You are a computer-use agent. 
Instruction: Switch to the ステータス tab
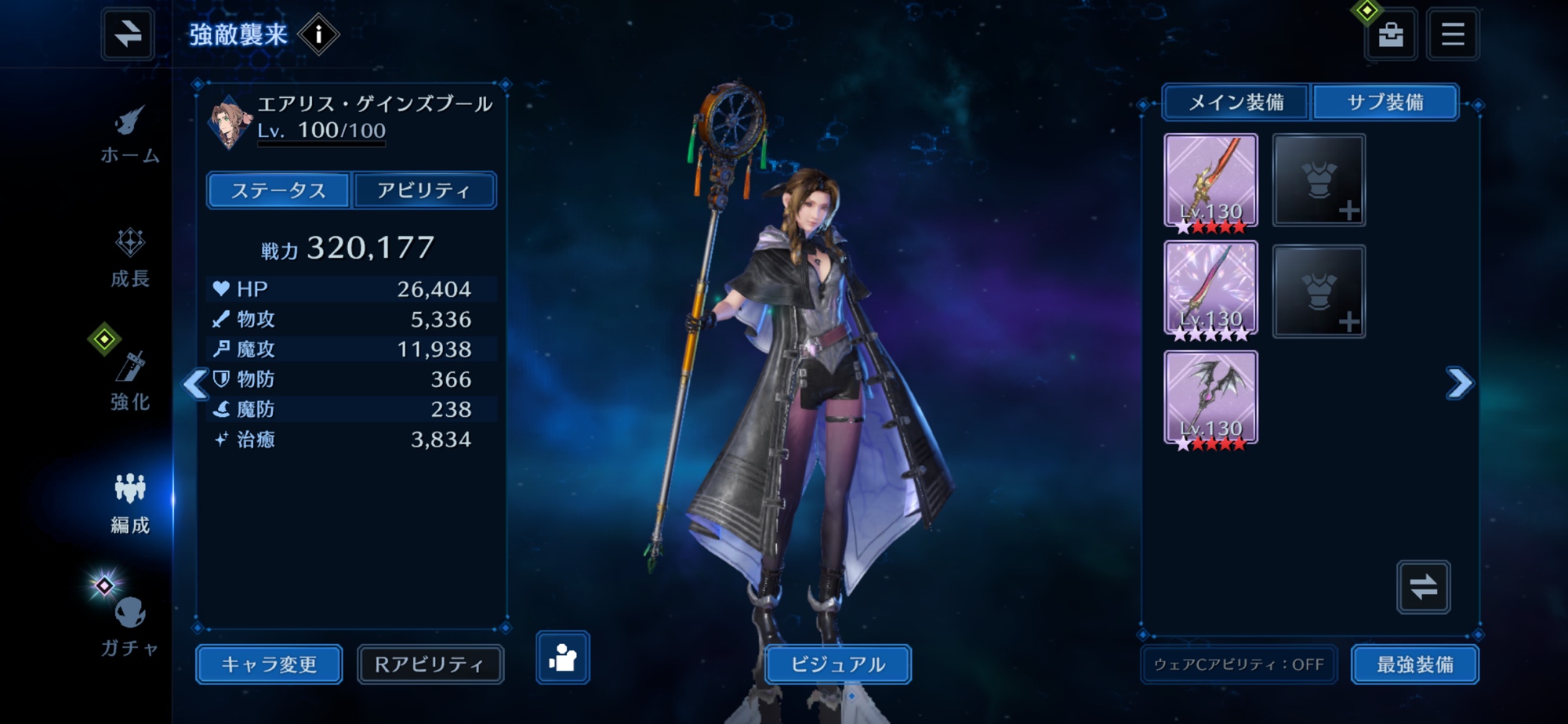coord(278,190)
